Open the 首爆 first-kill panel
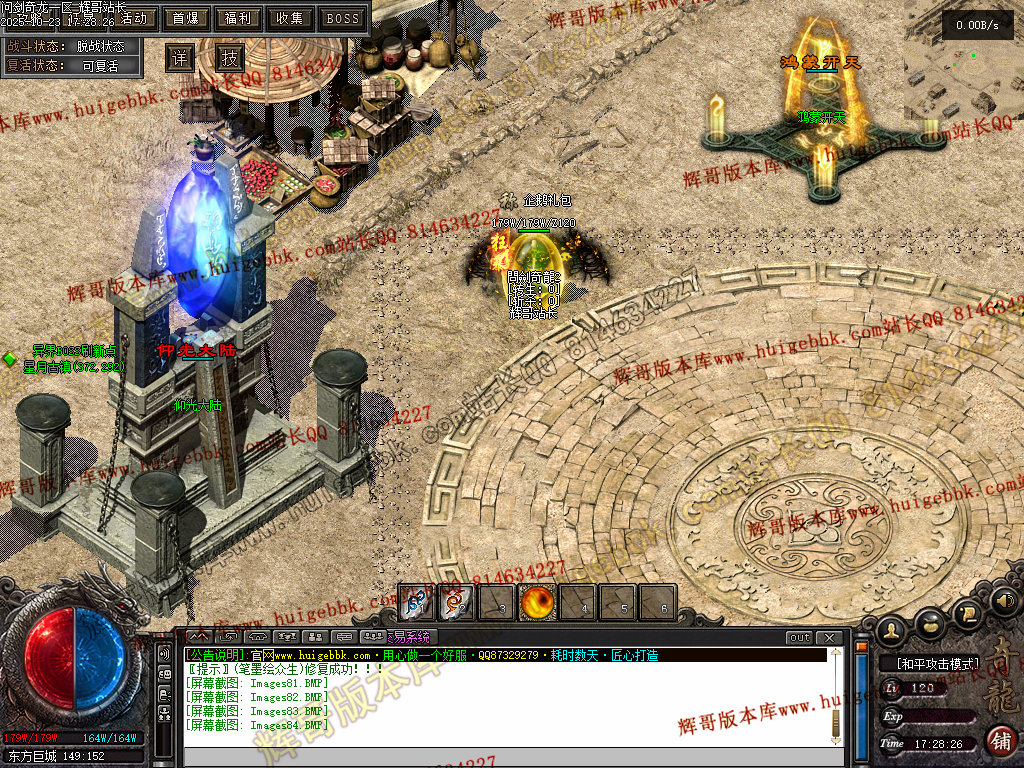 coord(185,18)
